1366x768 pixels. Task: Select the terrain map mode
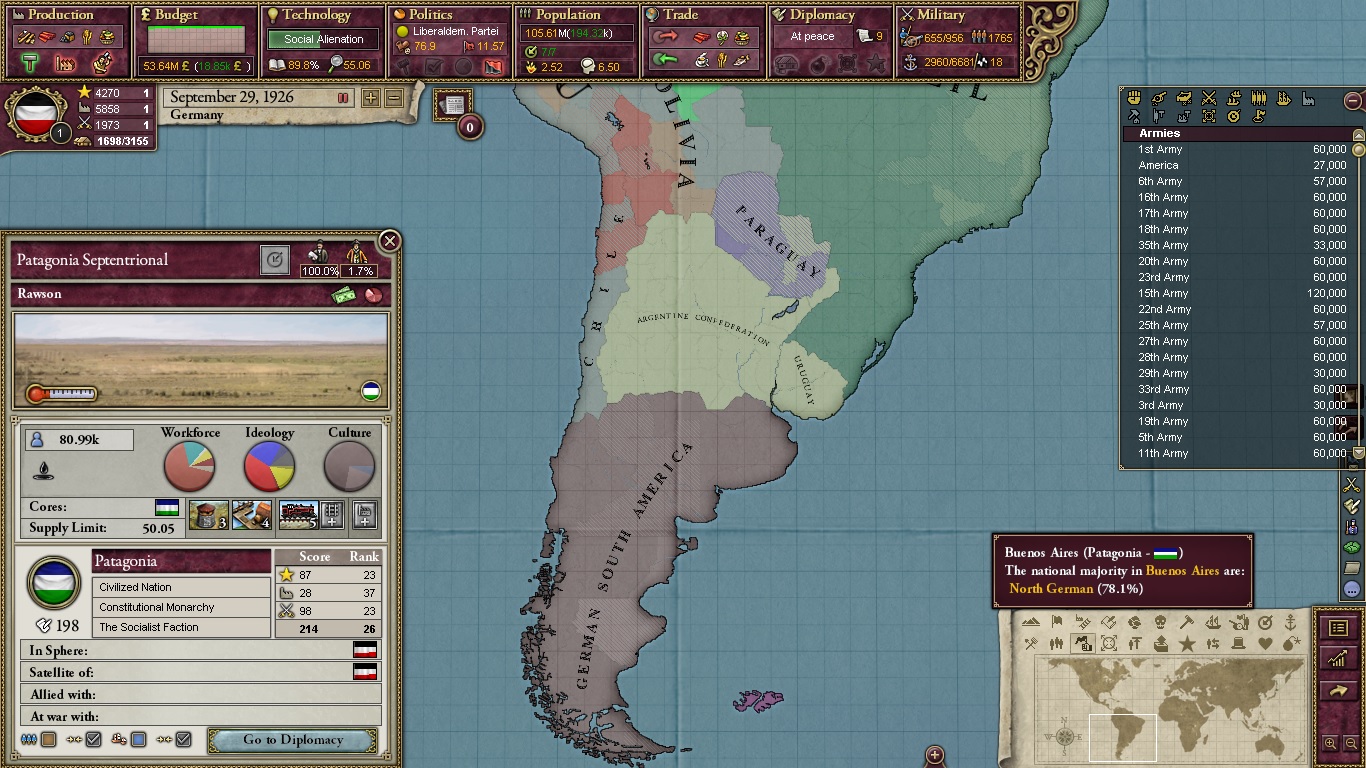click(x=1031, y=623)
